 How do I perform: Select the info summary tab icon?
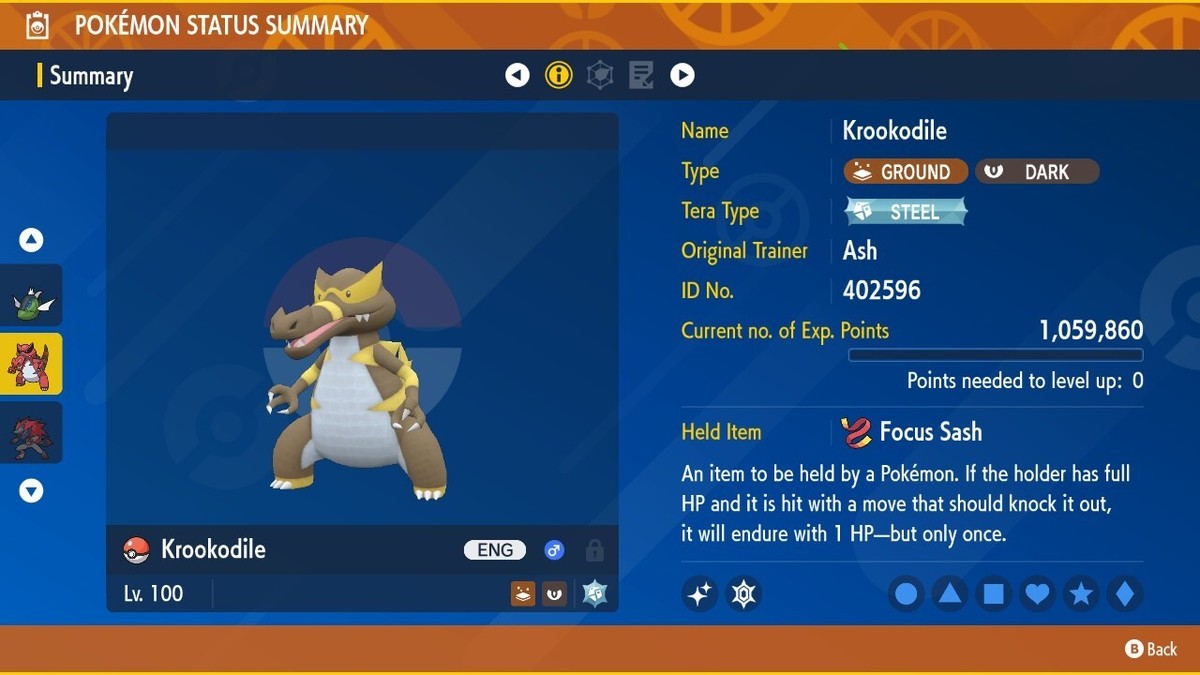click(x=558, y=75)
